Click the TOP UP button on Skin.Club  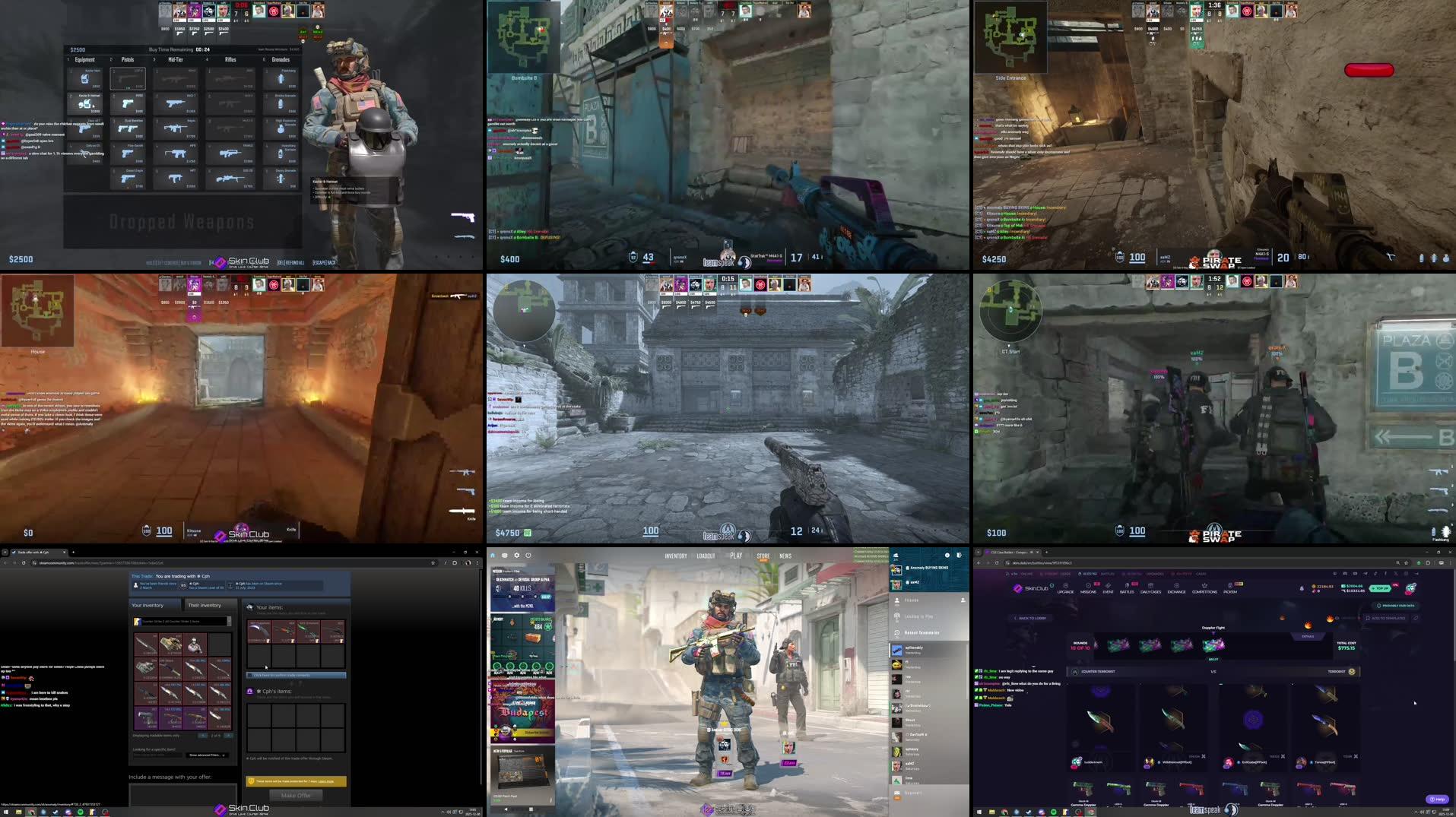point(1381,587)
